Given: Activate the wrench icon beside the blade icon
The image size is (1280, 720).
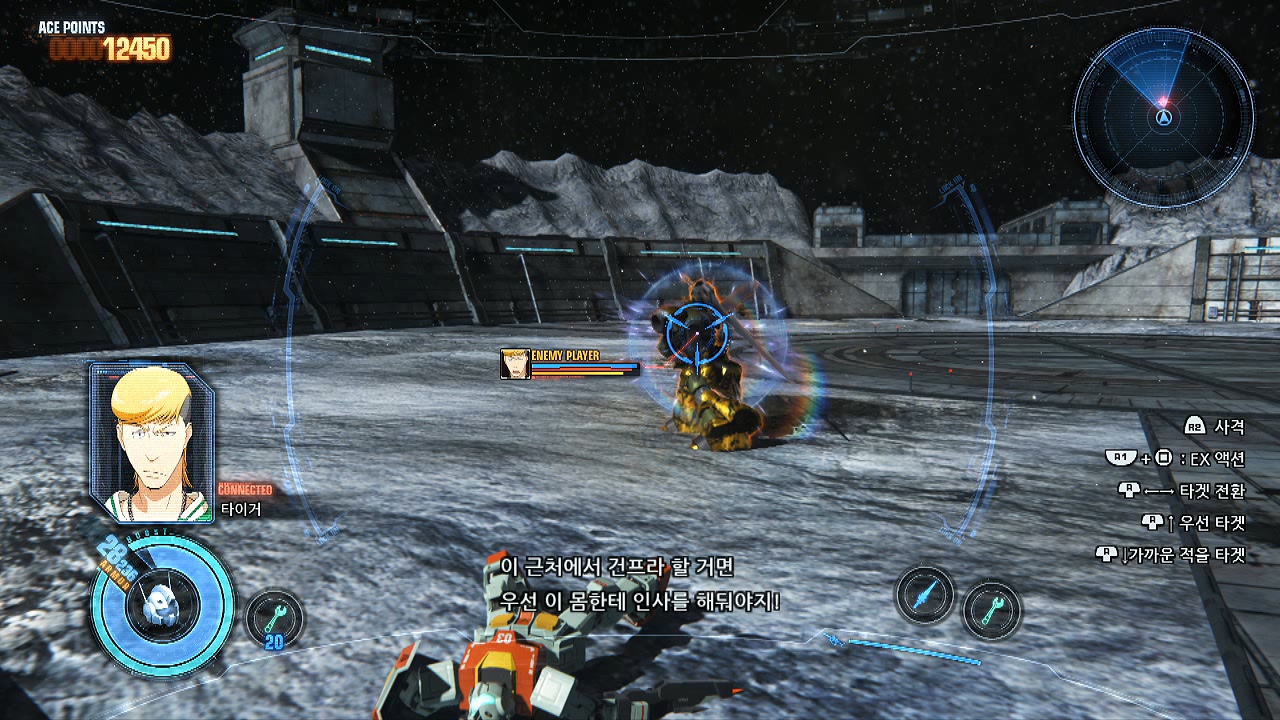Looking at the screenshot, I should (x=991, y=609).
